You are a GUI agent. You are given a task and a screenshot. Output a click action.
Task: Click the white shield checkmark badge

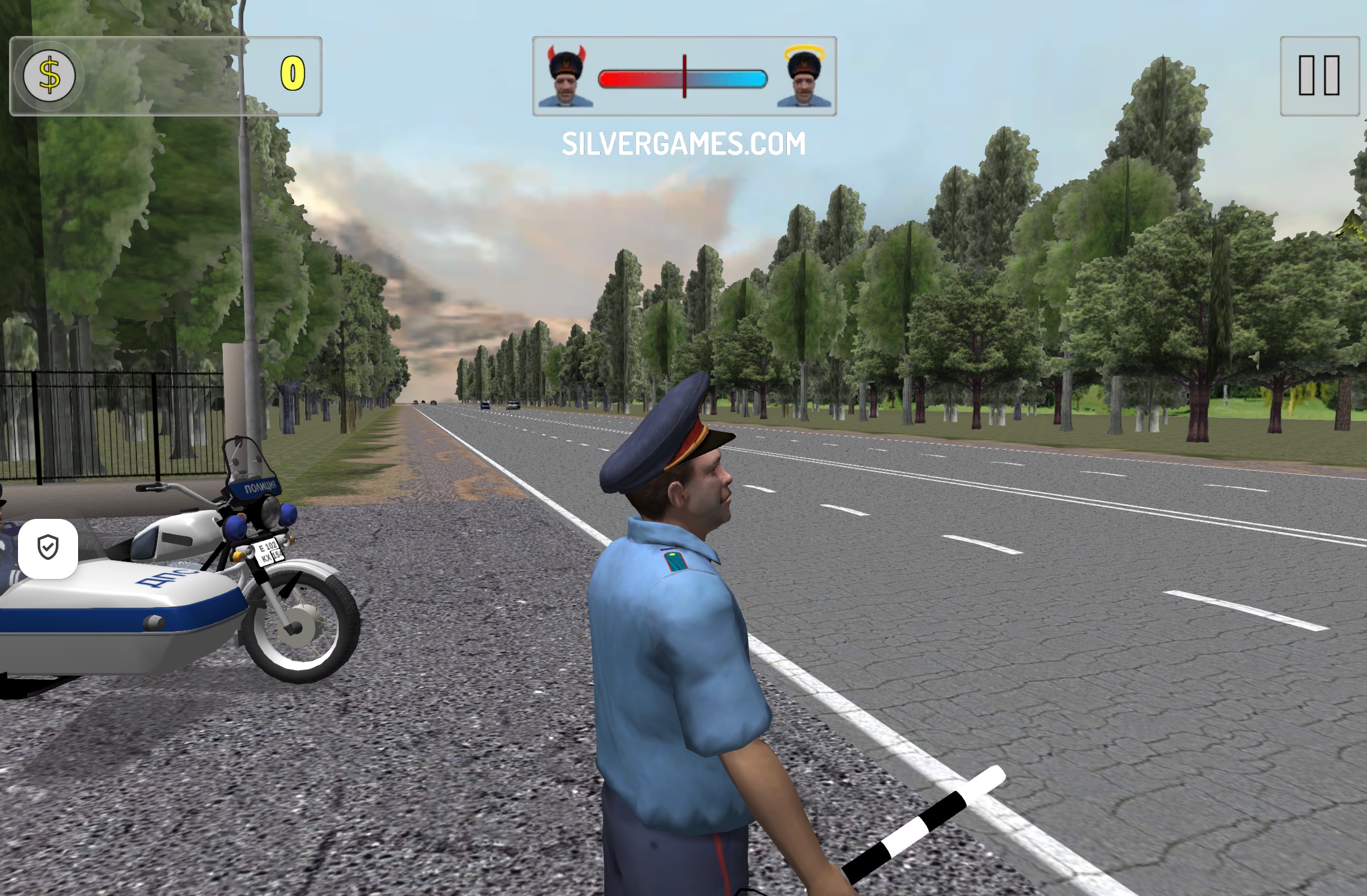(48, 548)
